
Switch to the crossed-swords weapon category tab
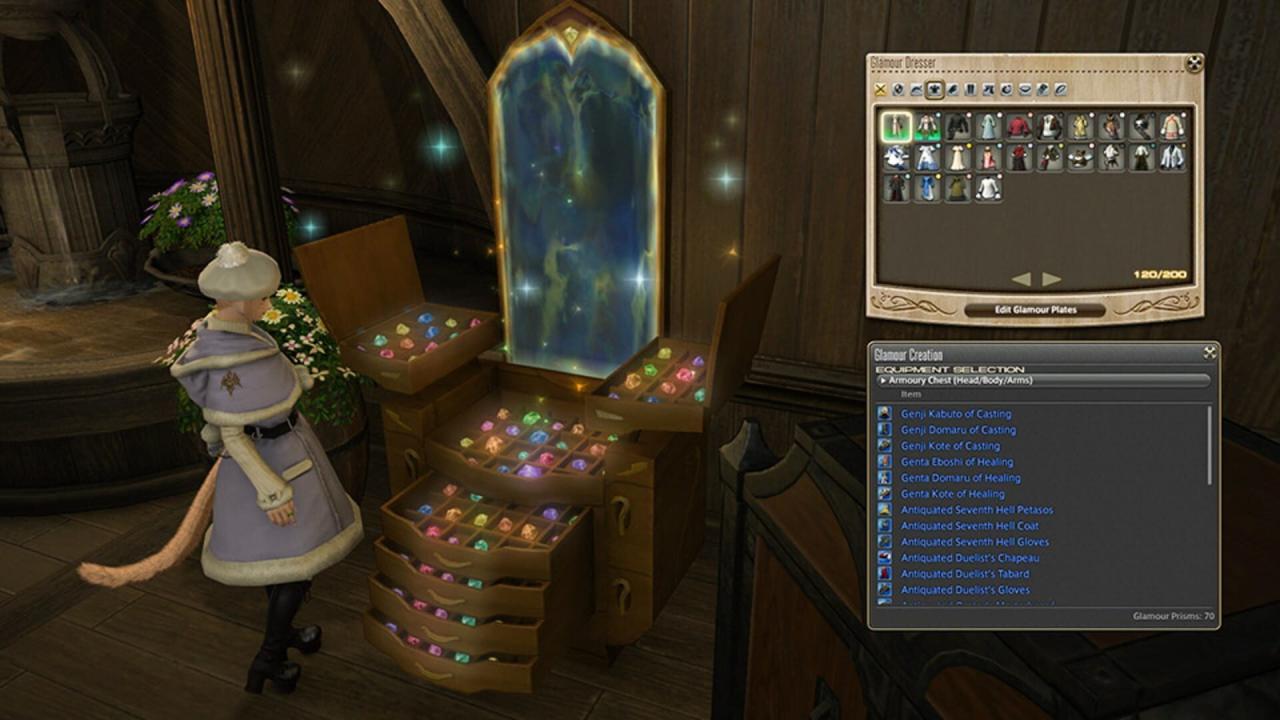880,90
